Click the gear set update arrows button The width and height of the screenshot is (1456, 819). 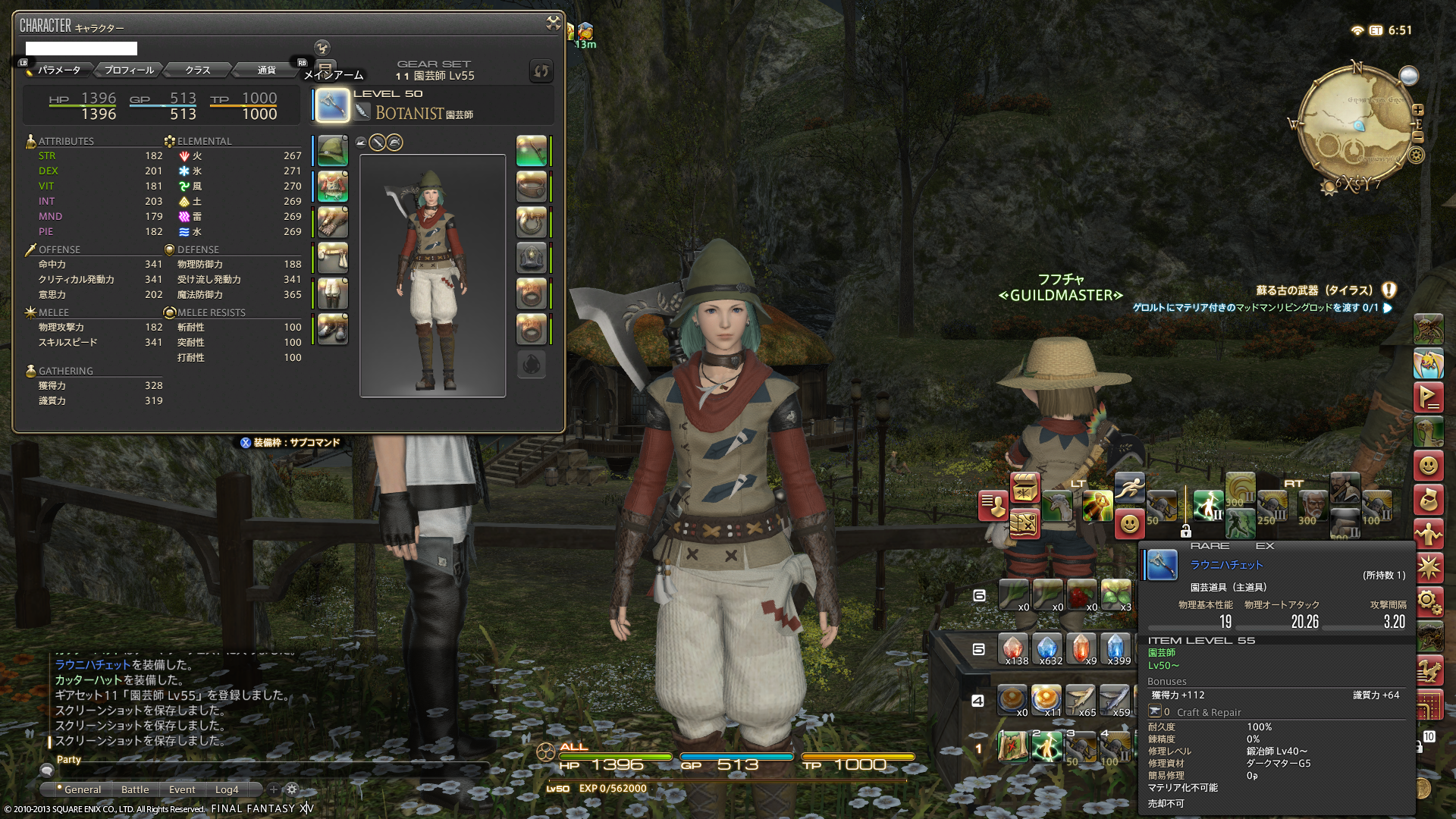[541, 71]
